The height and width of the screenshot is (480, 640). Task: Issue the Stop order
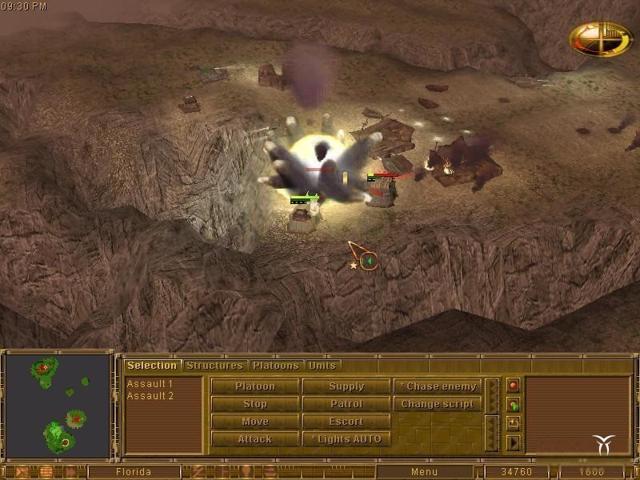pos(255,404)
